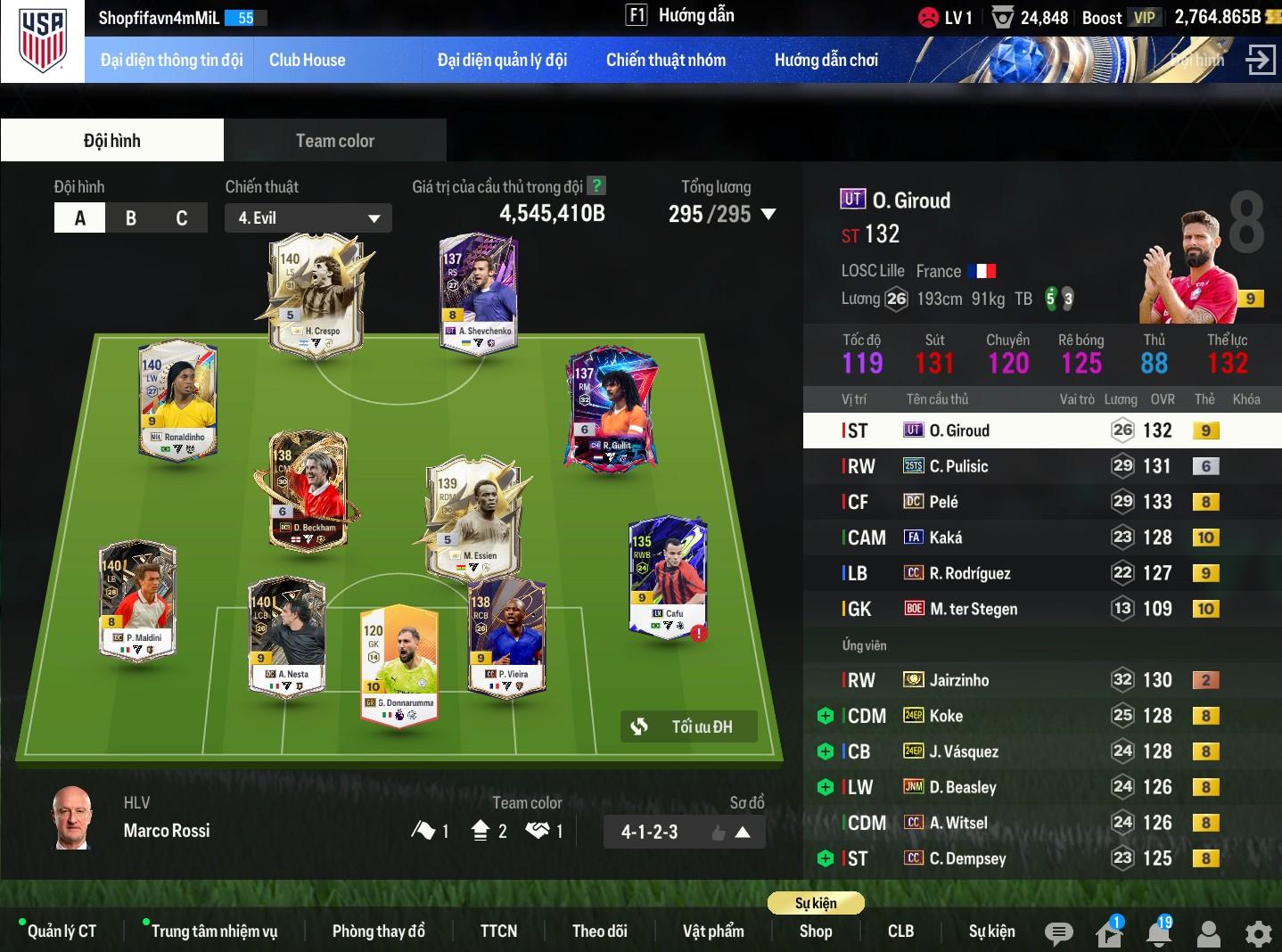Select squad C
Screen dimensions: 1282x952
click(x=182, y=218)
